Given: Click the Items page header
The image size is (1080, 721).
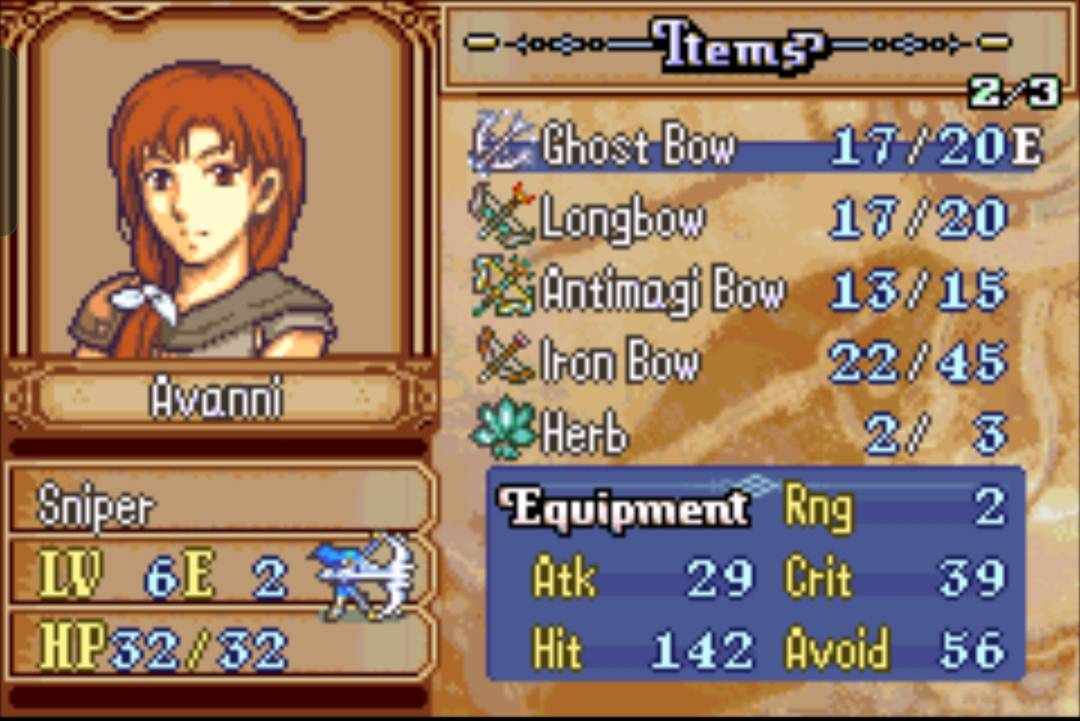Looking at the screenshot, I should [738, 45].
